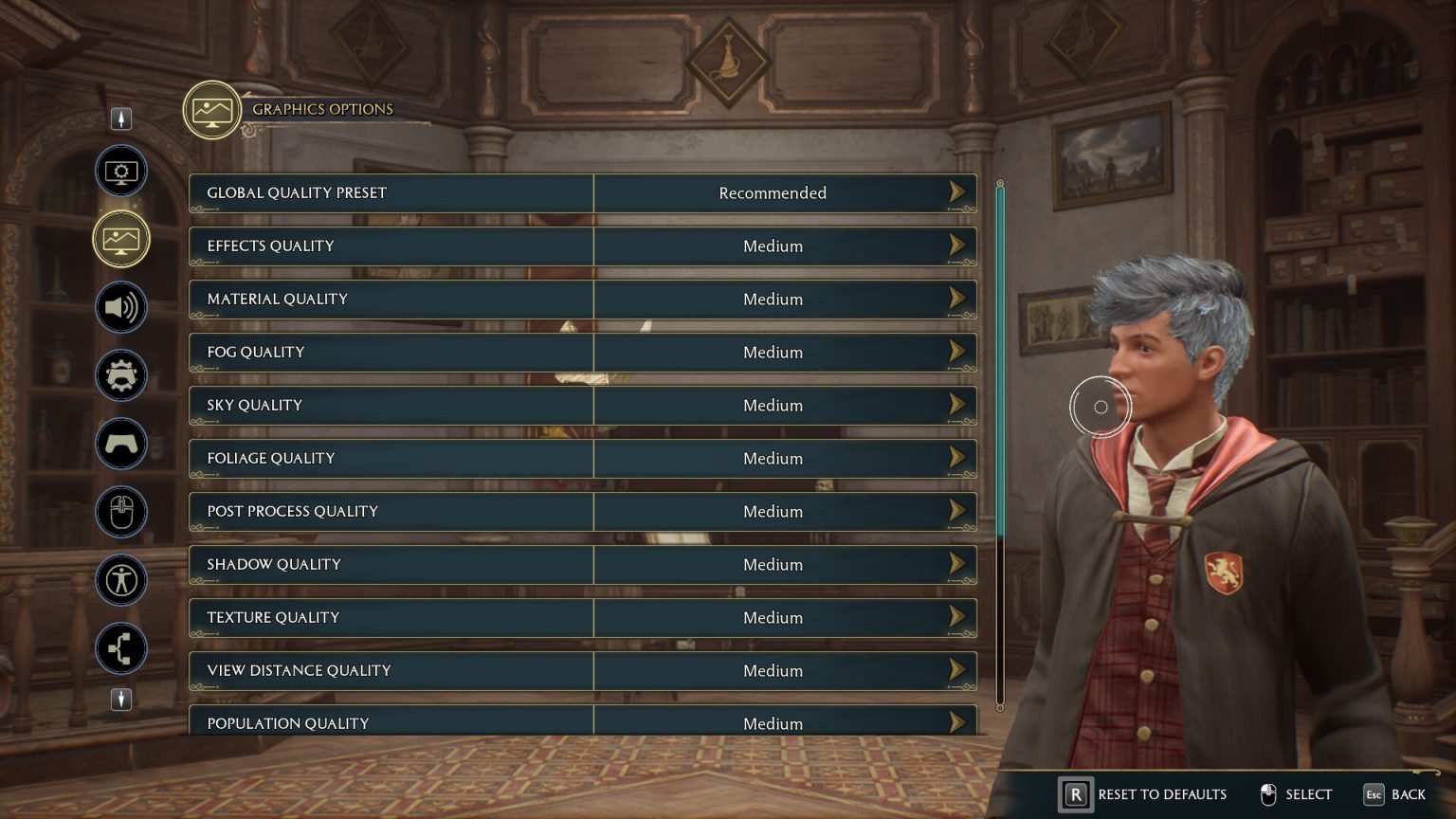
Task: Select the Population Quality row
Action: click(582, 722)
